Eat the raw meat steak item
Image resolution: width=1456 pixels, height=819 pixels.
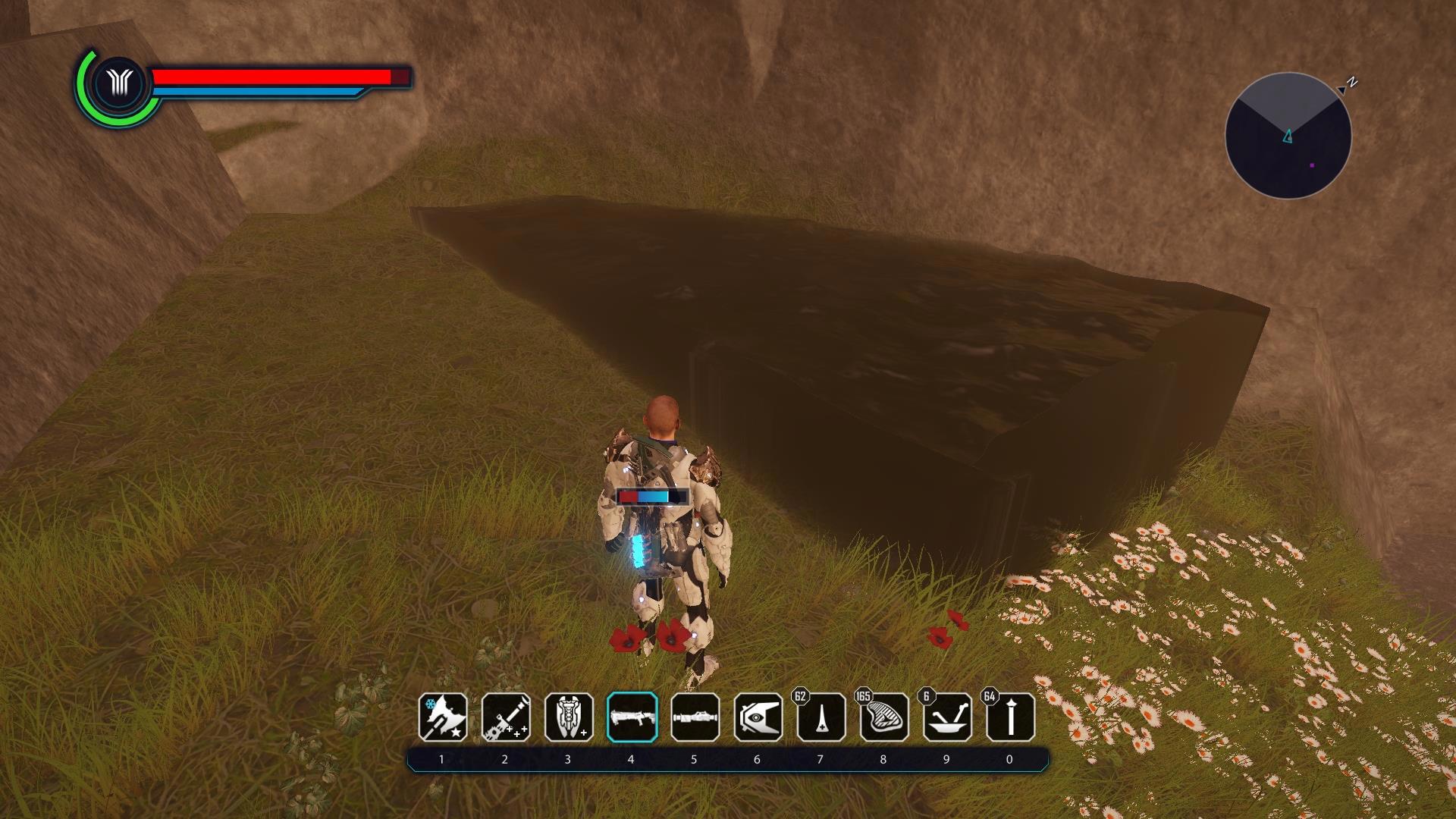click(x=884, y=717)
